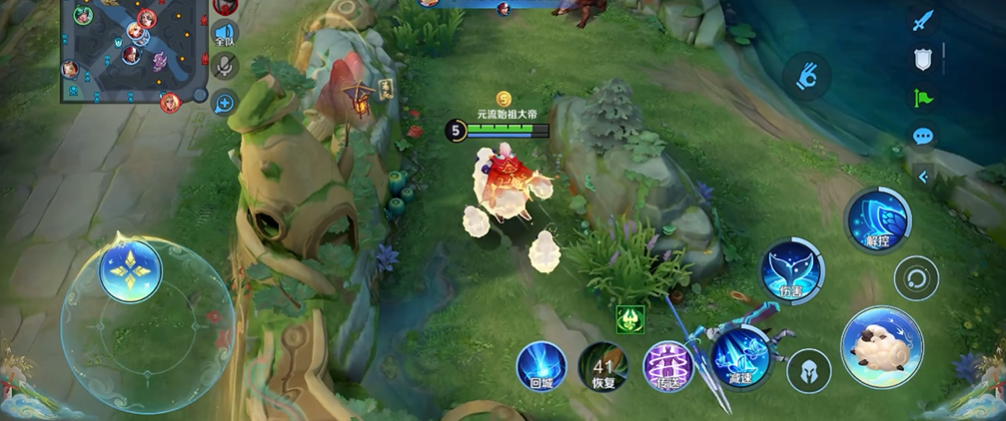The width and height of the screenshot is (1006, 421).
Task: Activate the 减速 slow skill
Action: 740,357
